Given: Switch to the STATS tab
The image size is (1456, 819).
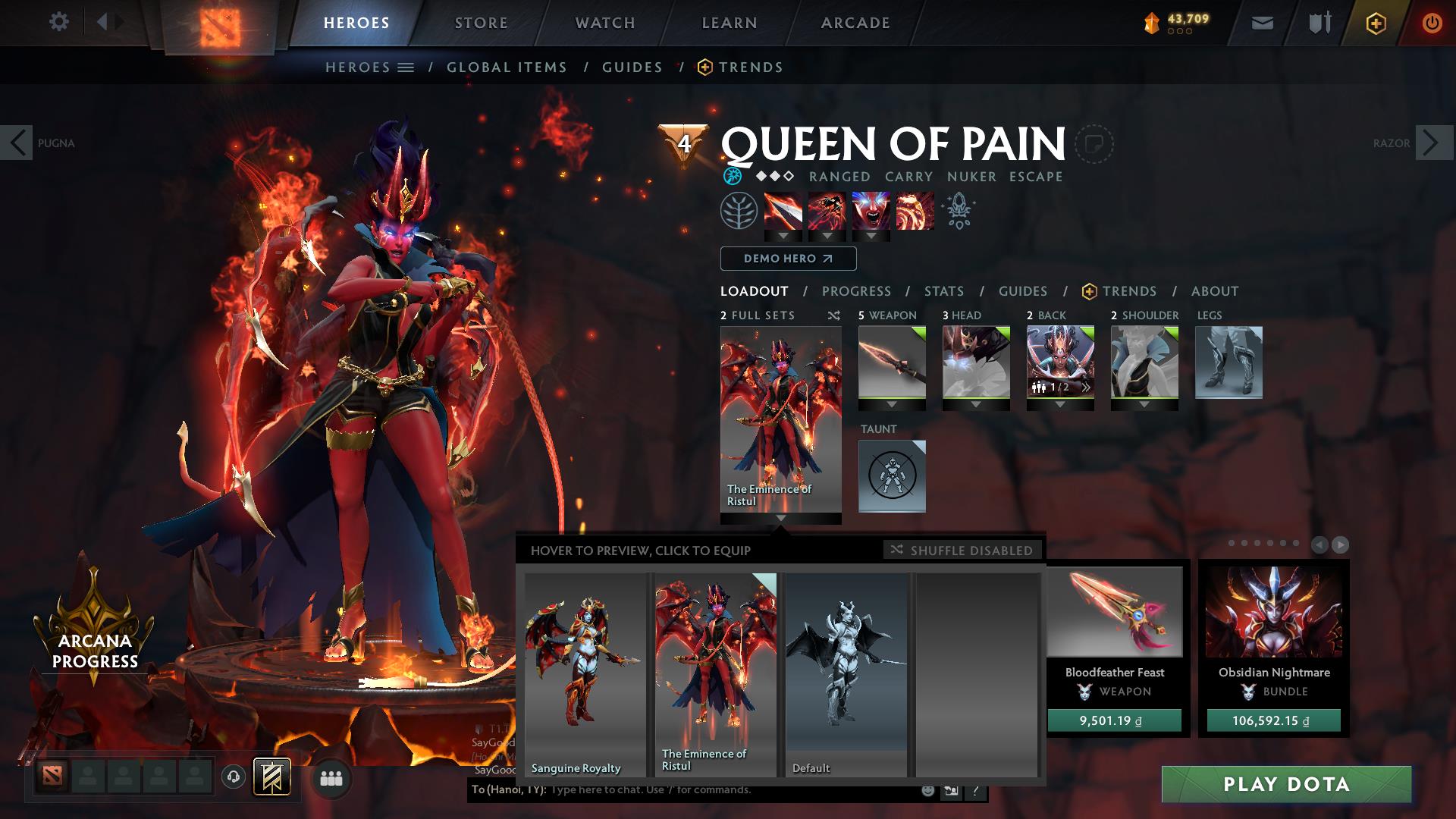Looking at the screenshot, I should (x=943, y=291).
